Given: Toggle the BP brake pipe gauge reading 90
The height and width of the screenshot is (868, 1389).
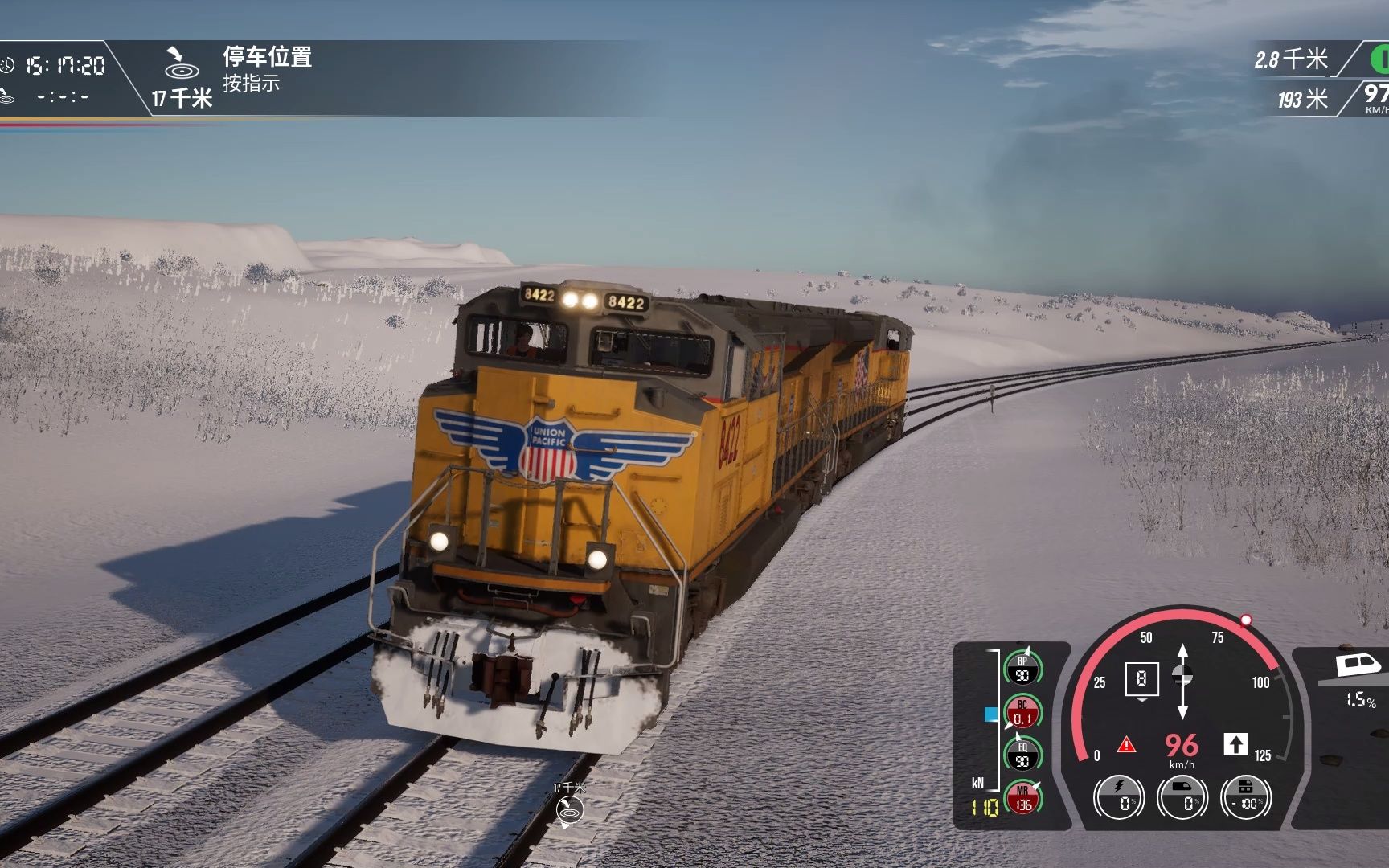Looking at the screenshot, I should coord(1022,668).
